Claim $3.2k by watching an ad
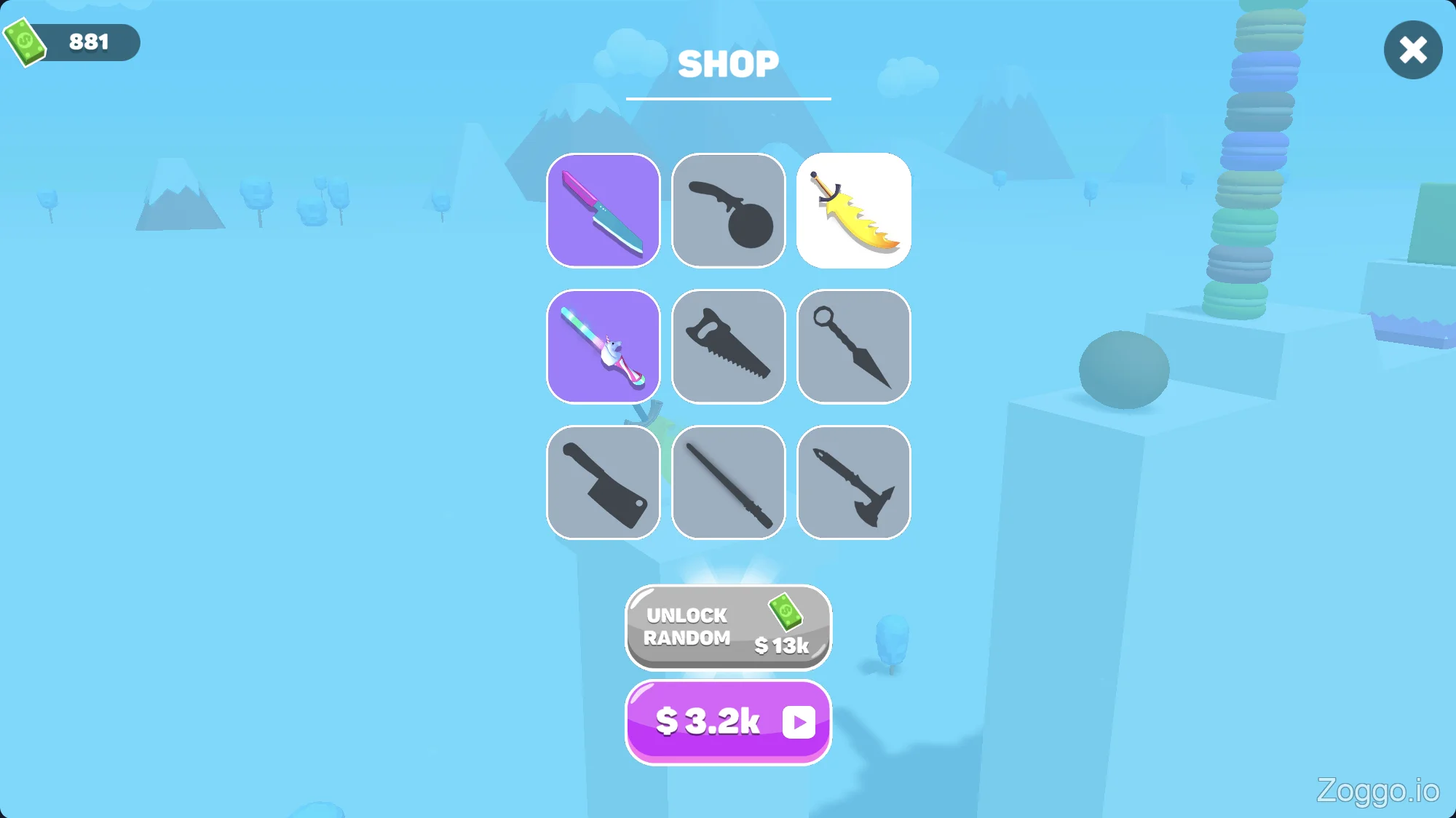Image resolution: width=1456 pixels, height=818 pixels. (x=728, y=722)
